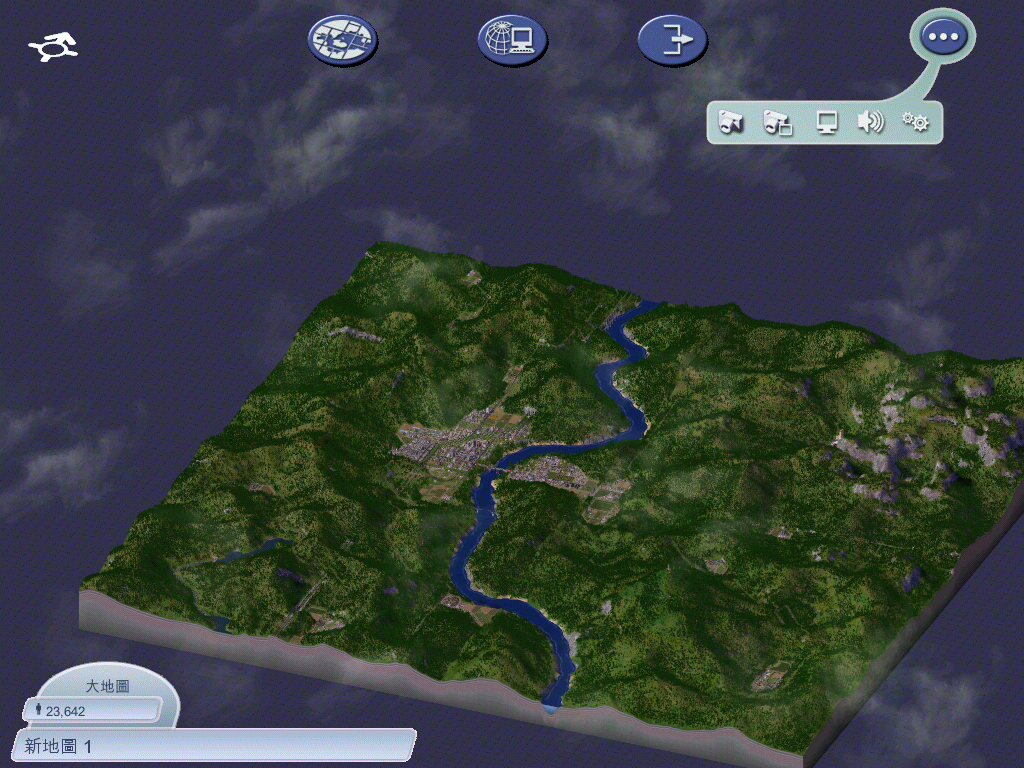
Task: Open game settings gears icon
Action: point(915,123)
